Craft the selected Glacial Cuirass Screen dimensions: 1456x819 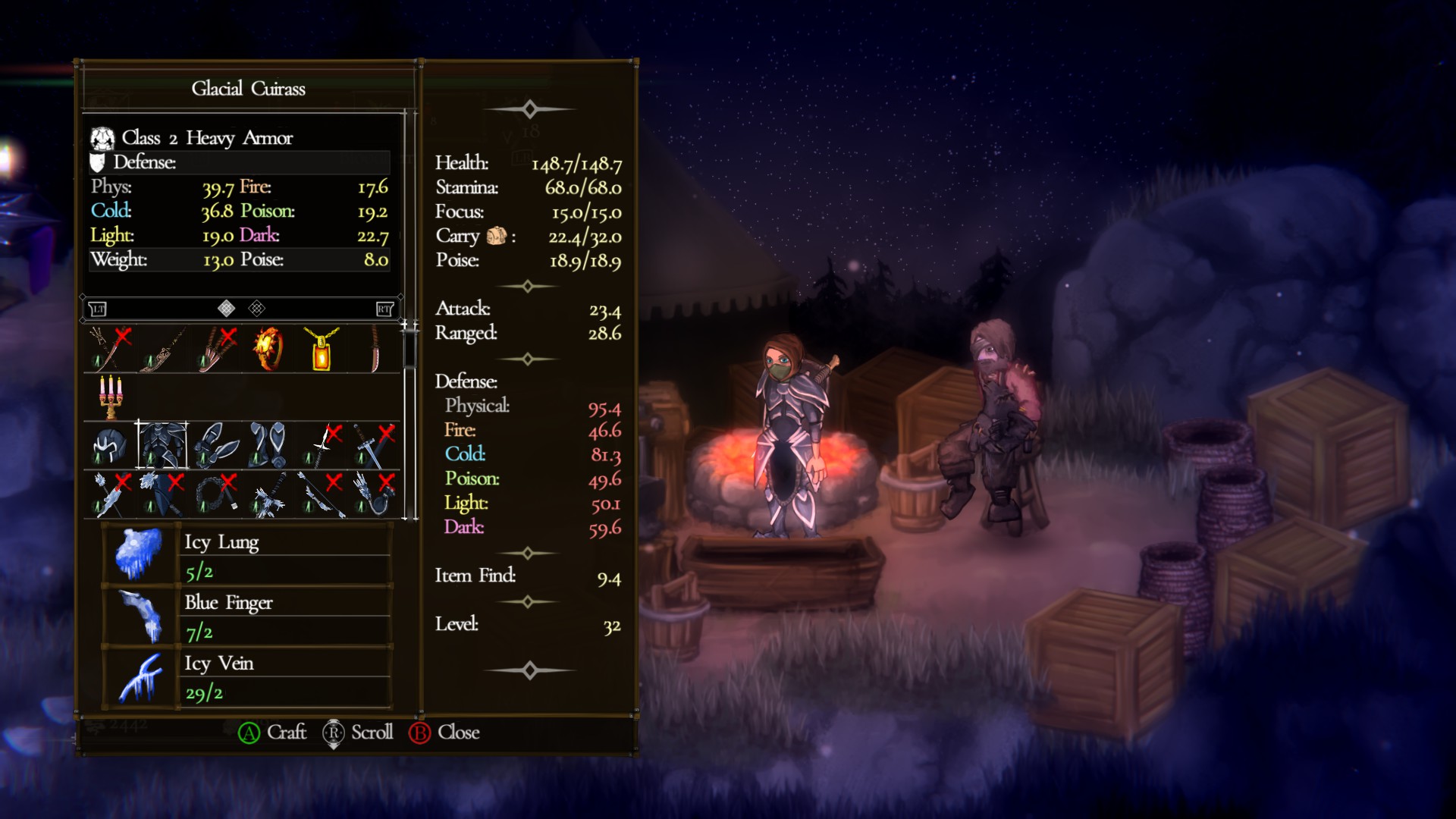tap(272, 733)
